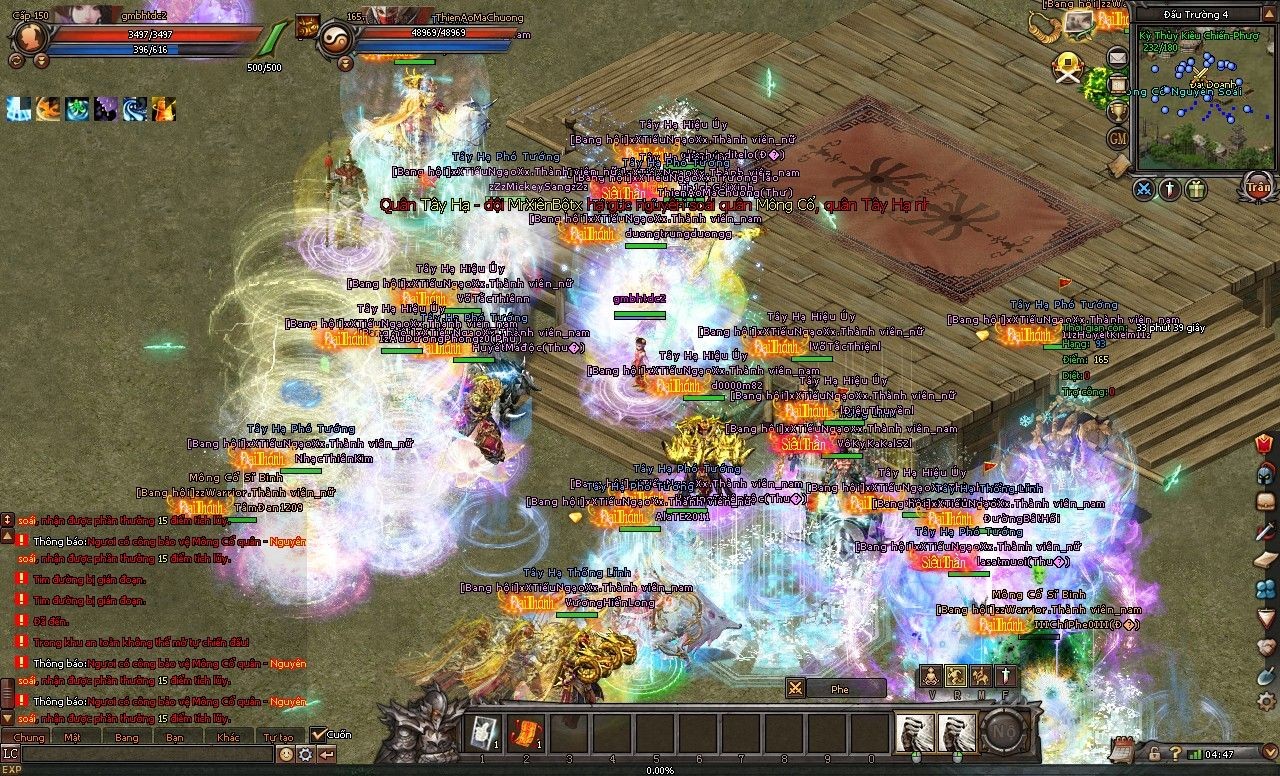This screenshot has width=1280, height=776.
Task: Click the round Nộ rage button
Action: (1003, 732)
